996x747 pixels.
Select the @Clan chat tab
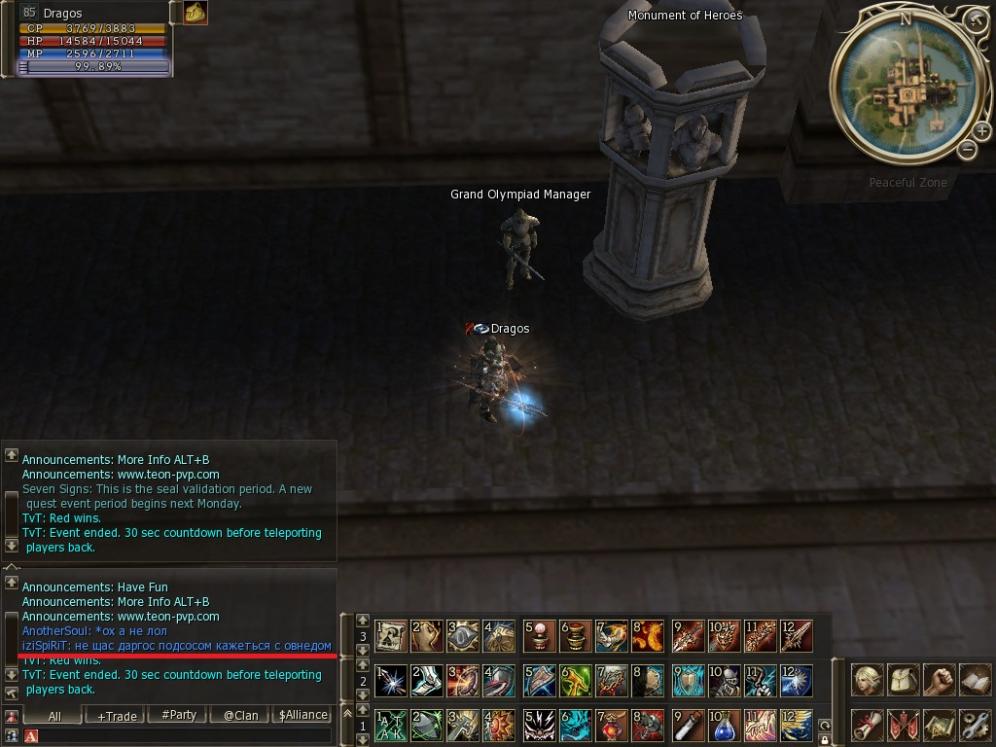[241, 715]
